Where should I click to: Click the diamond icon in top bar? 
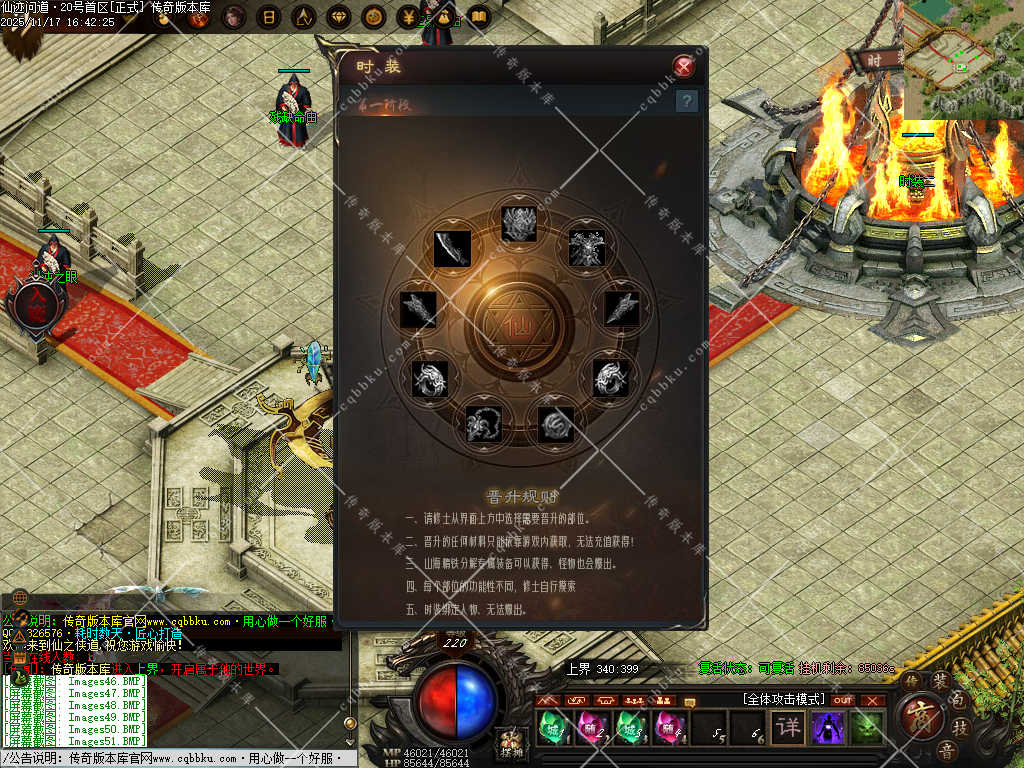pyautogui.click(x=339, y=17)
